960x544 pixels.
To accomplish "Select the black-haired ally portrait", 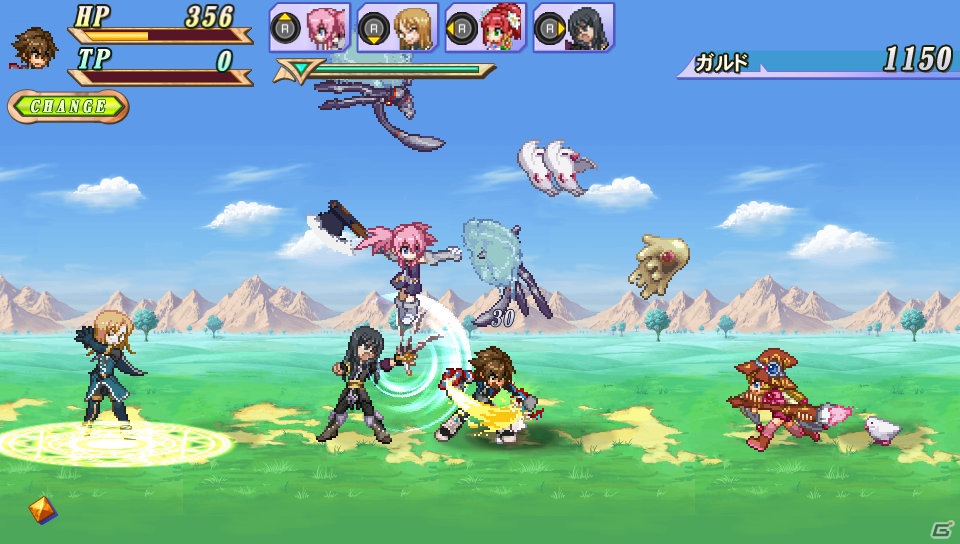I will click(586, 28).
